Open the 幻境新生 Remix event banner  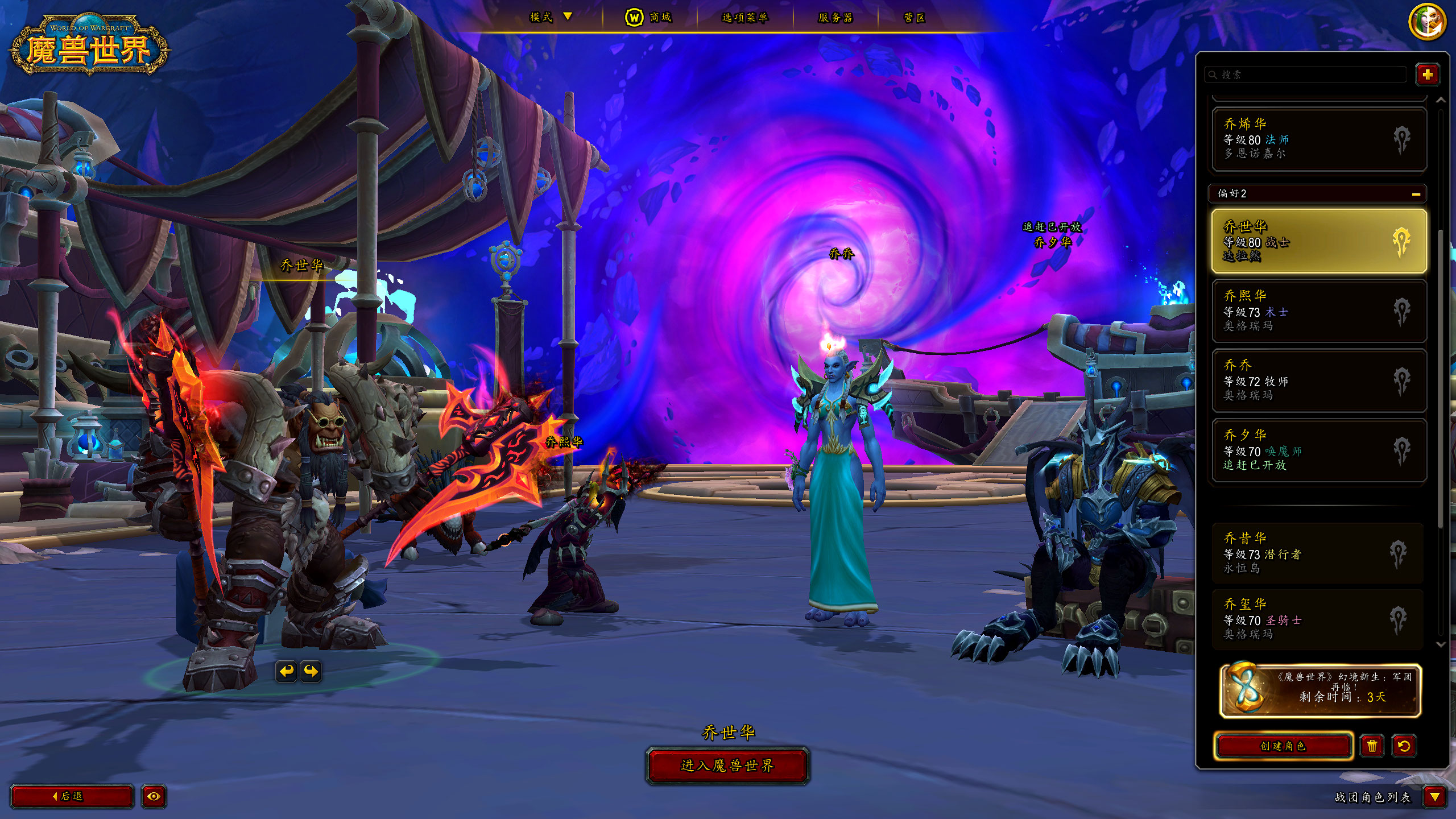click(1319, 690)
